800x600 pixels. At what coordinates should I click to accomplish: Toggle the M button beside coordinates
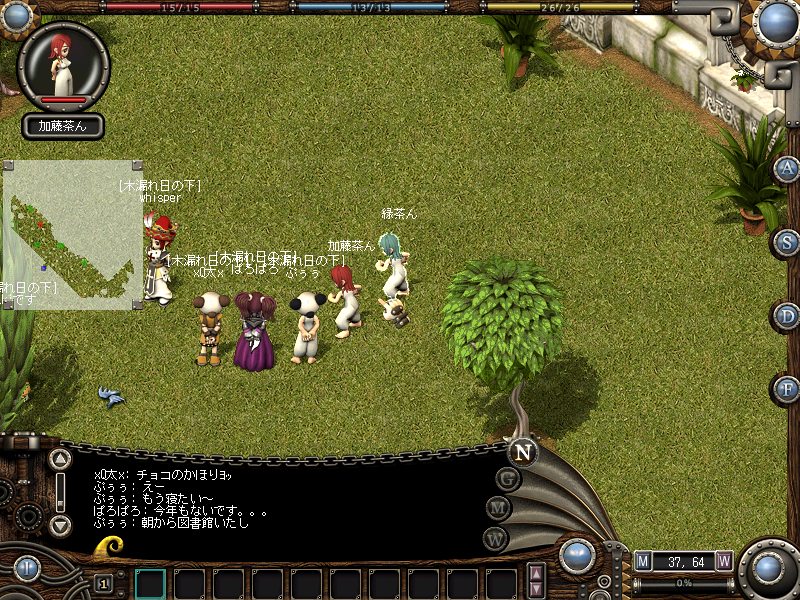[643, 561]
